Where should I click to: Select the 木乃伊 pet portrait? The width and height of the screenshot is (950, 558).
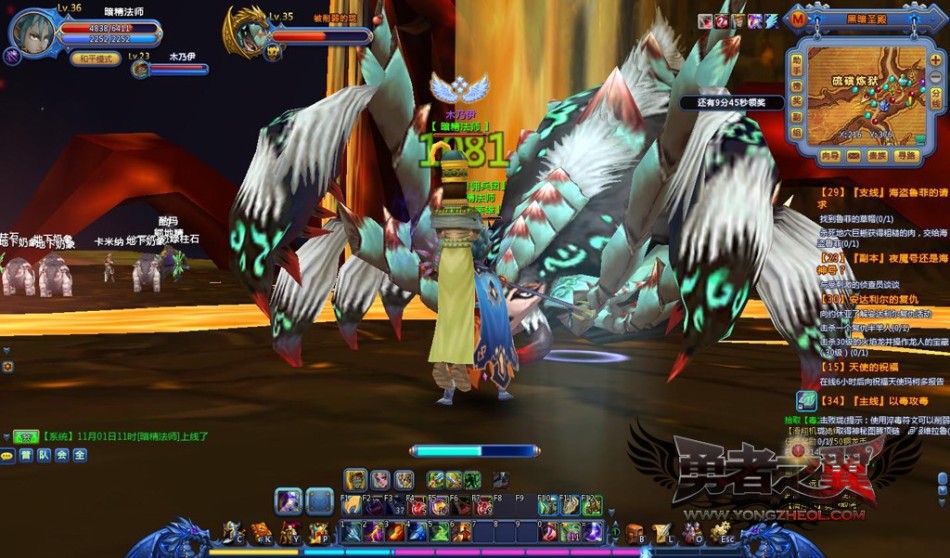click(140, 69)
